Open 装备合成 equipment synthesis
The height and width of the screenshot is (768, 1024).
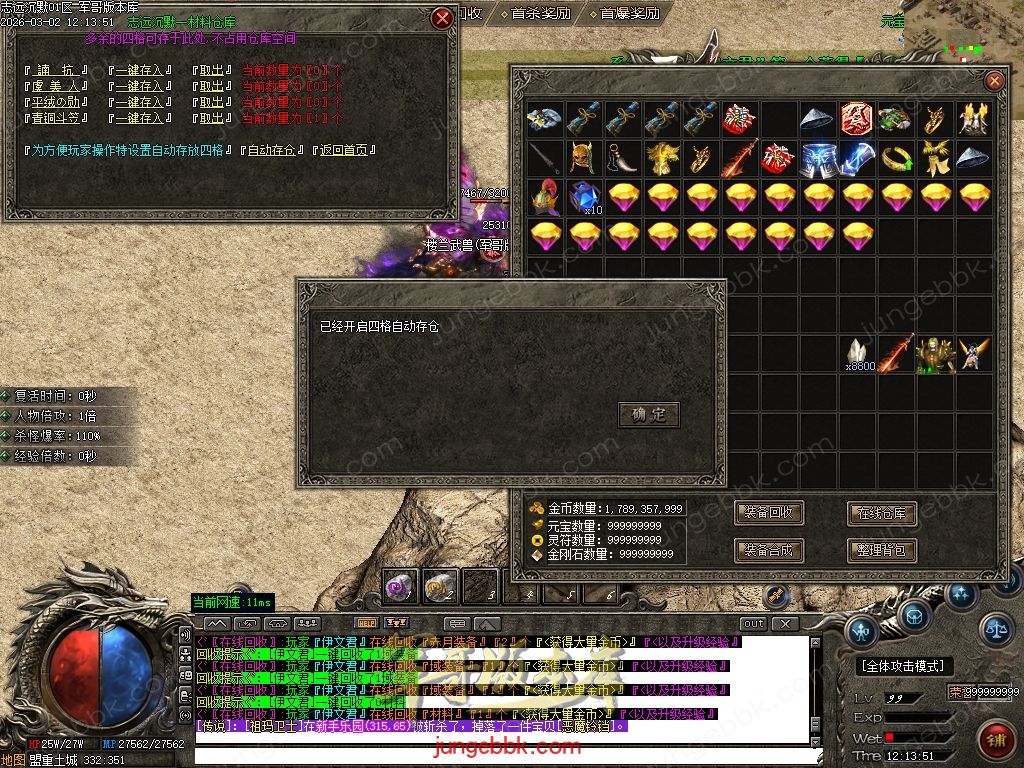pyautogui.click(x=768, y=549)
